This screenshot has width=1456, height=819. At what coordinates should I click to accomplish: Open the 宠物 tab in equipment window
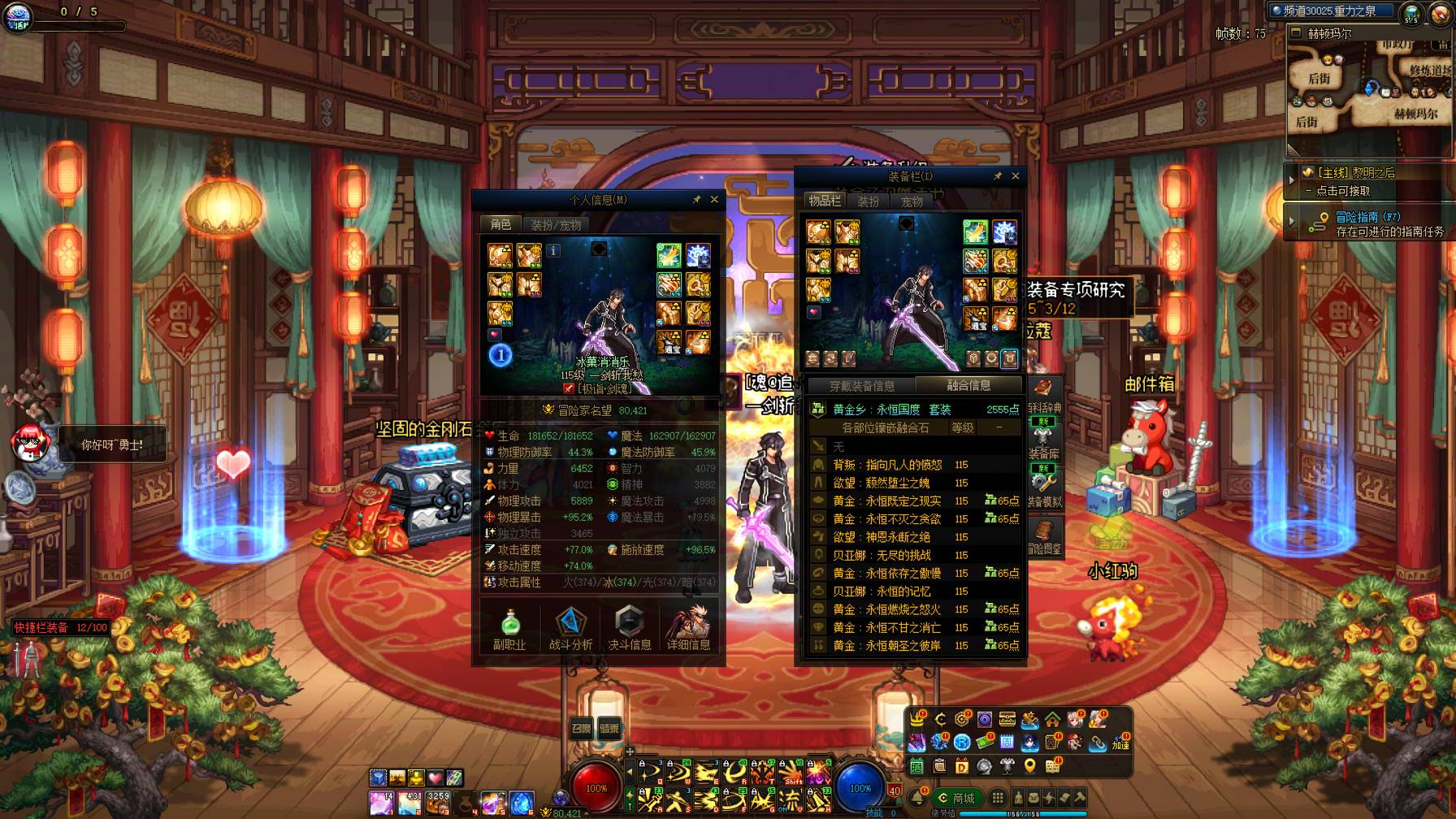[x=912, y=201]
